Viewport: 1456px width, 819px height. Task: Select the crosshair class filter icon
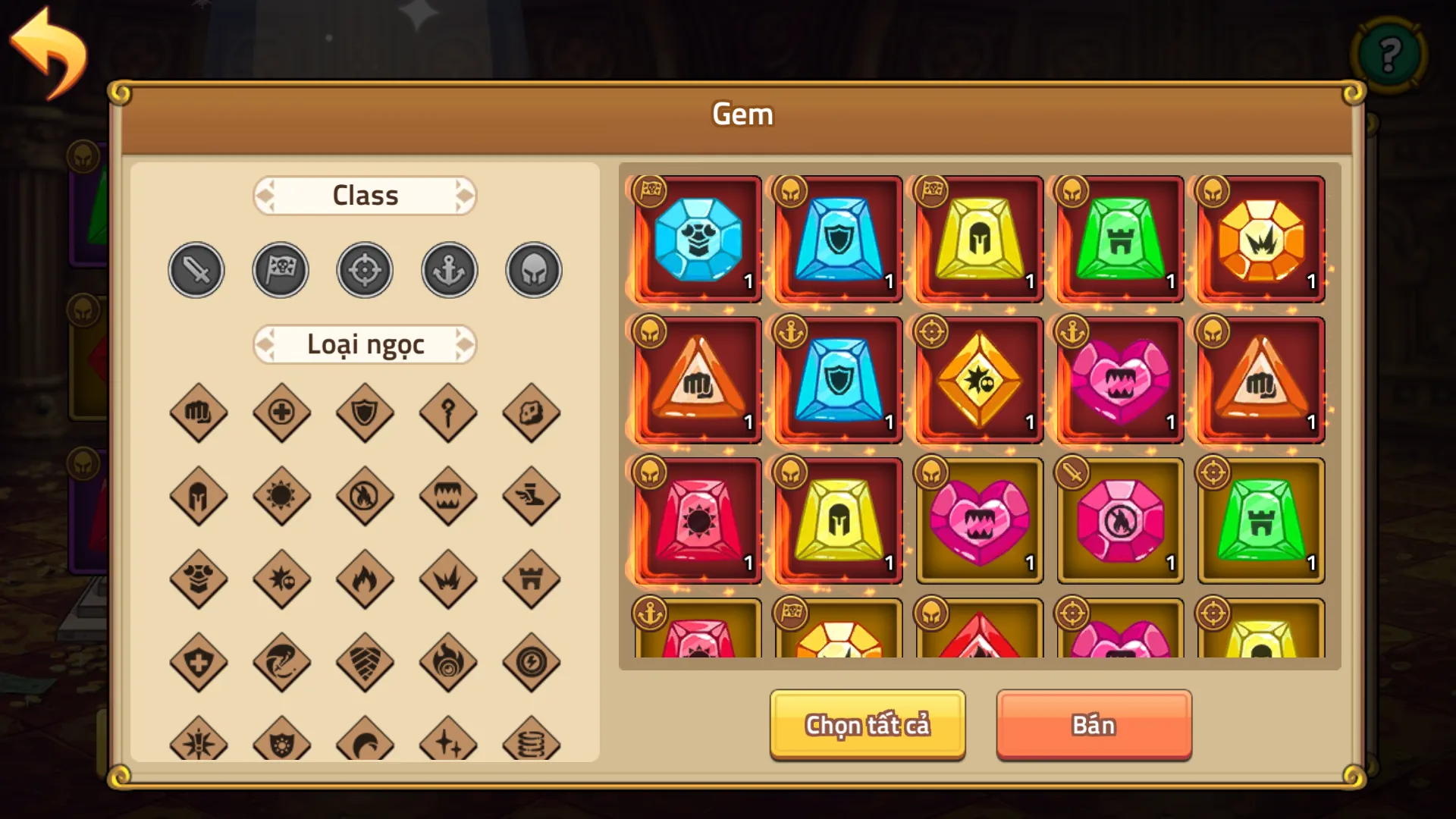(365, 269)
